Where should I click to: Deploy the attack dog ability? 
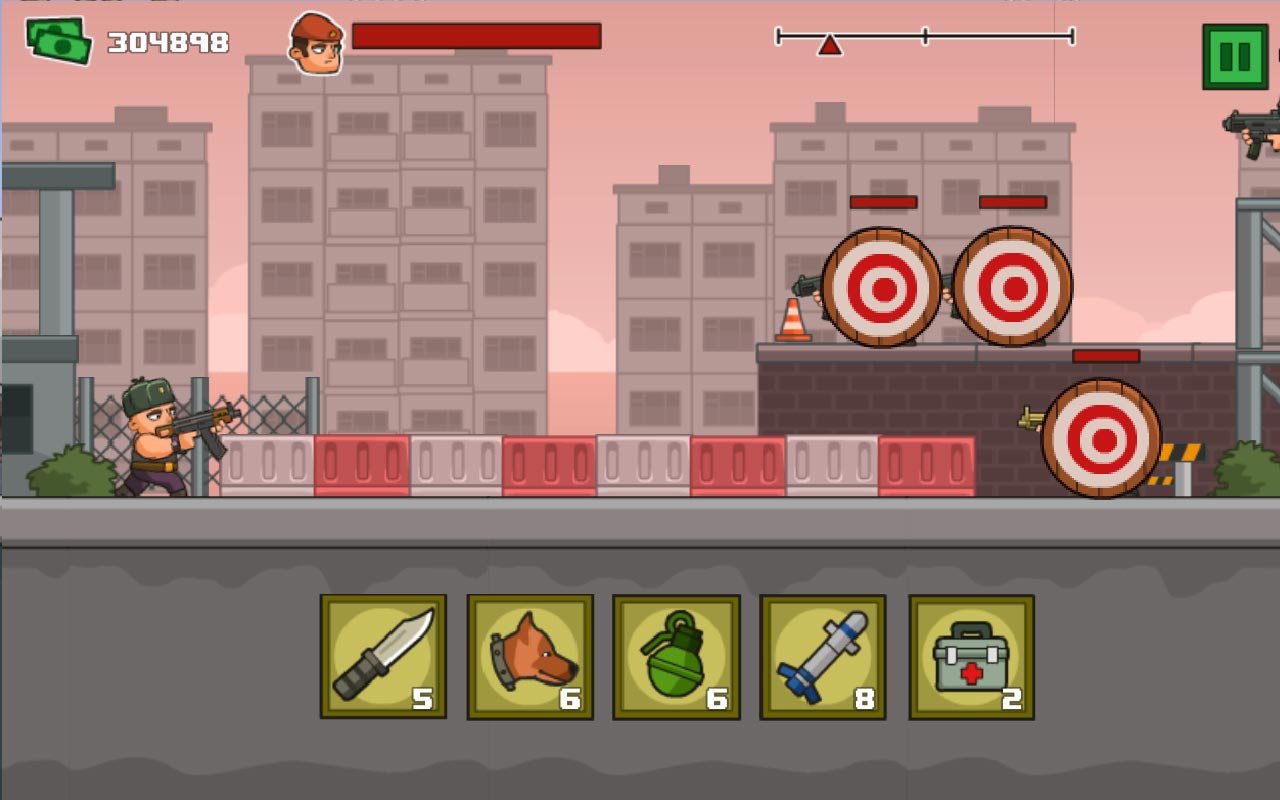click(530, 657)
